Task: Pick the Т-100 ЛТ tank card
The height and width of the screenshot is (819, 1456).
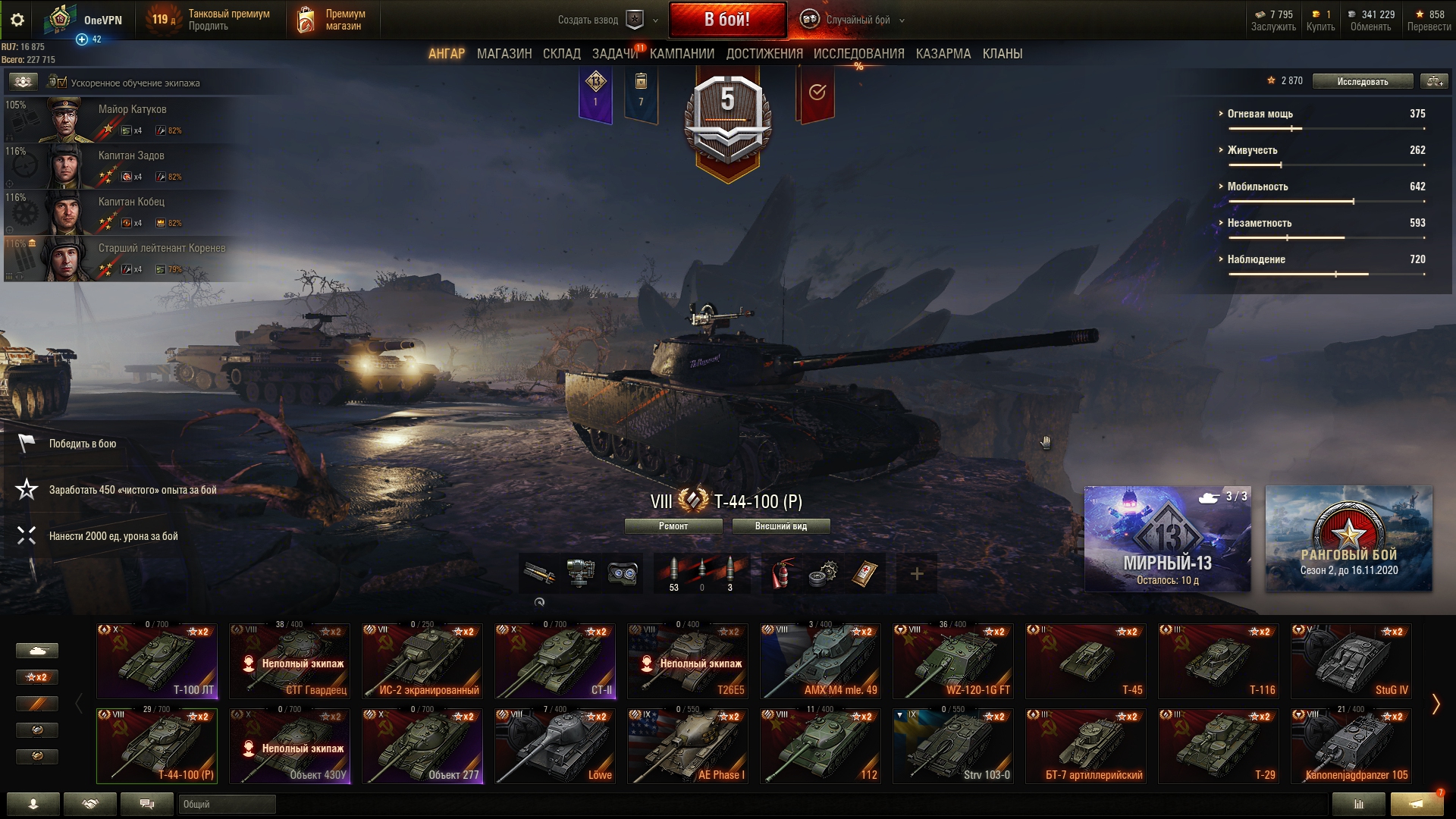Action: 157,661
